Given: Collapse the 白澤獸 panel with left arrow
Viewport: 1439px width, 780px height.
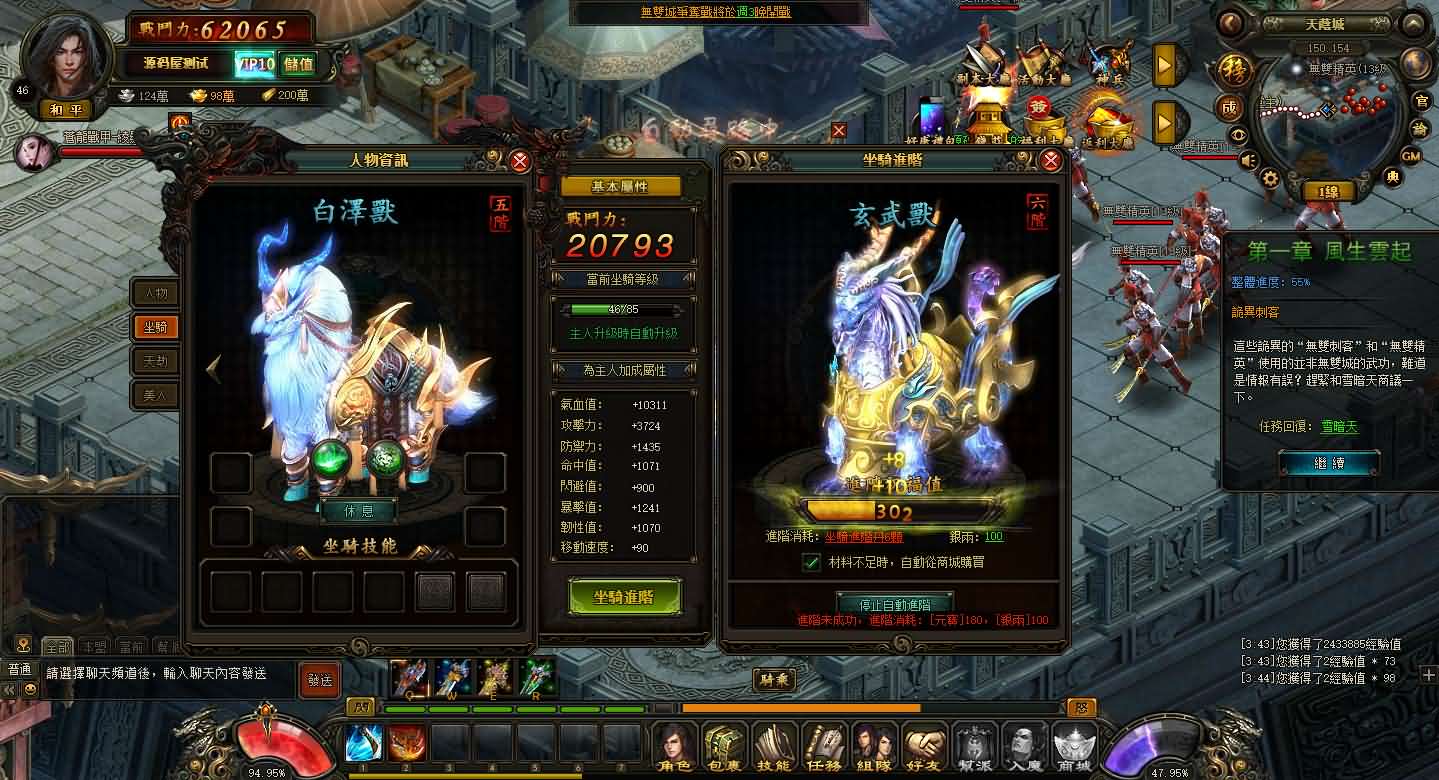Looking at the screenshot, I should click(x=214, y=368).
